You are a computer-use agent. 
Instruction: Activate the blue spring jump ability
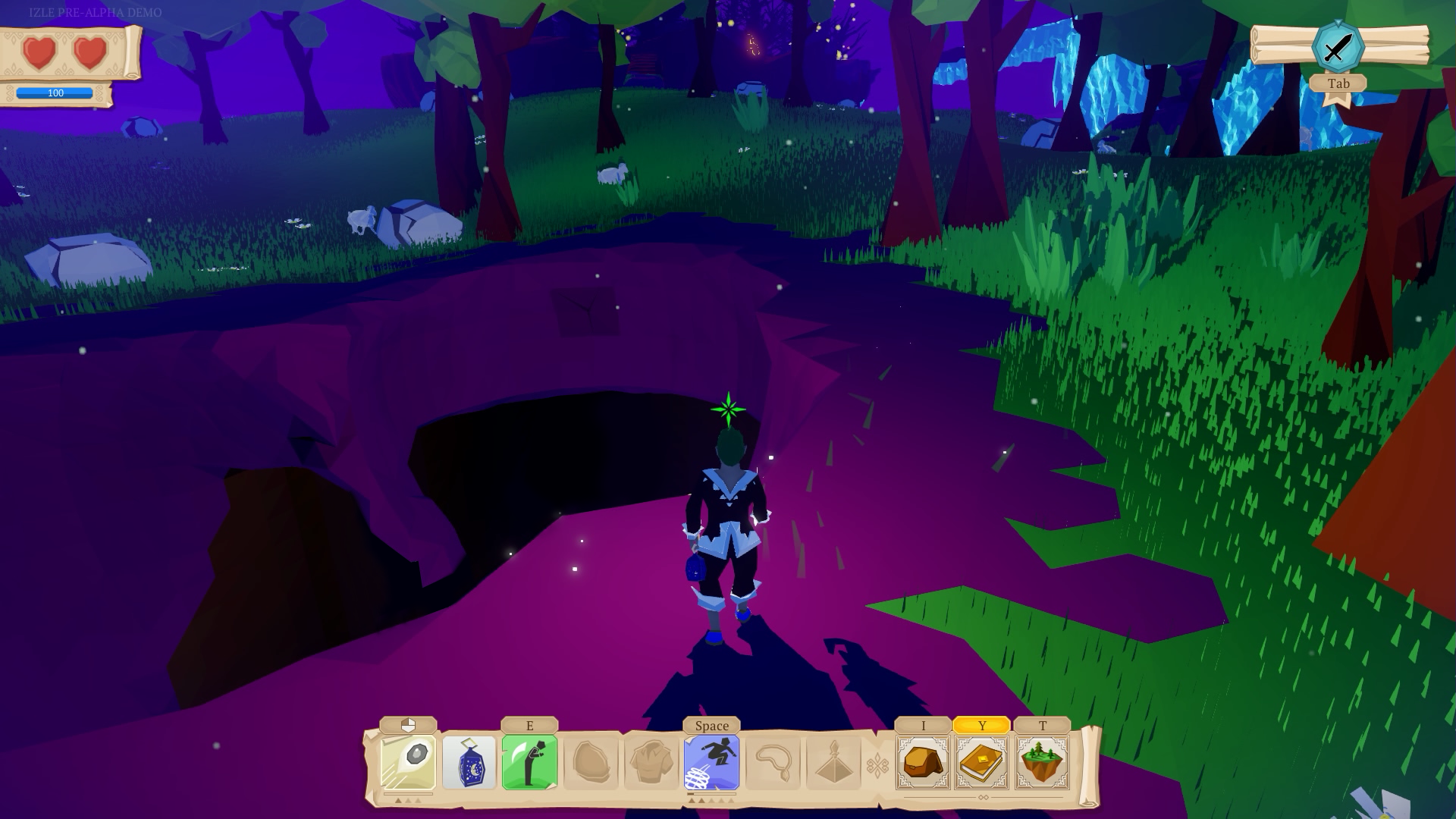[x=711, y=762]
